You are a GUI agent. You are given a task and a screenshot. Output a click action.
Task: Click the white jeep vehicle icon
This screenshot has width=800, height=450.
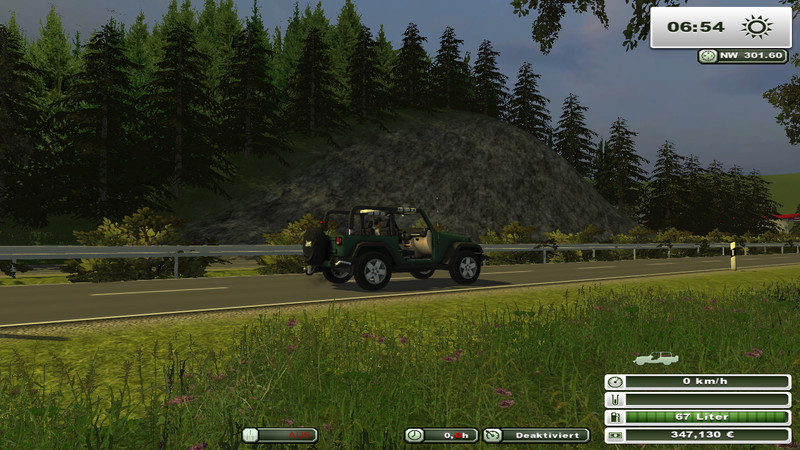656,357
